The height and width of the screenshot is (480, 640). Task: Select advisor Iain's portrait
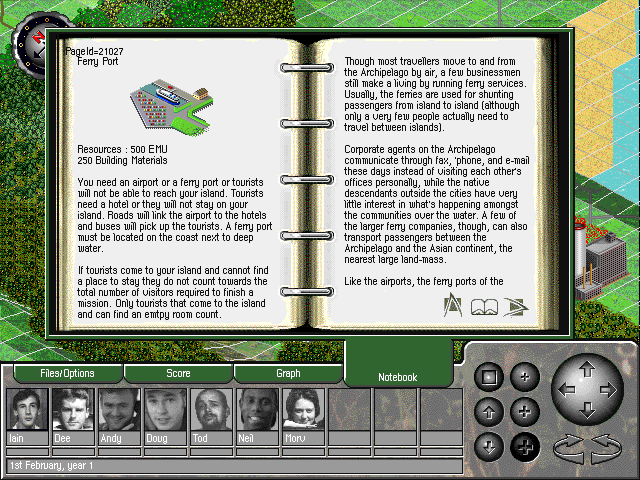(27, 410)
